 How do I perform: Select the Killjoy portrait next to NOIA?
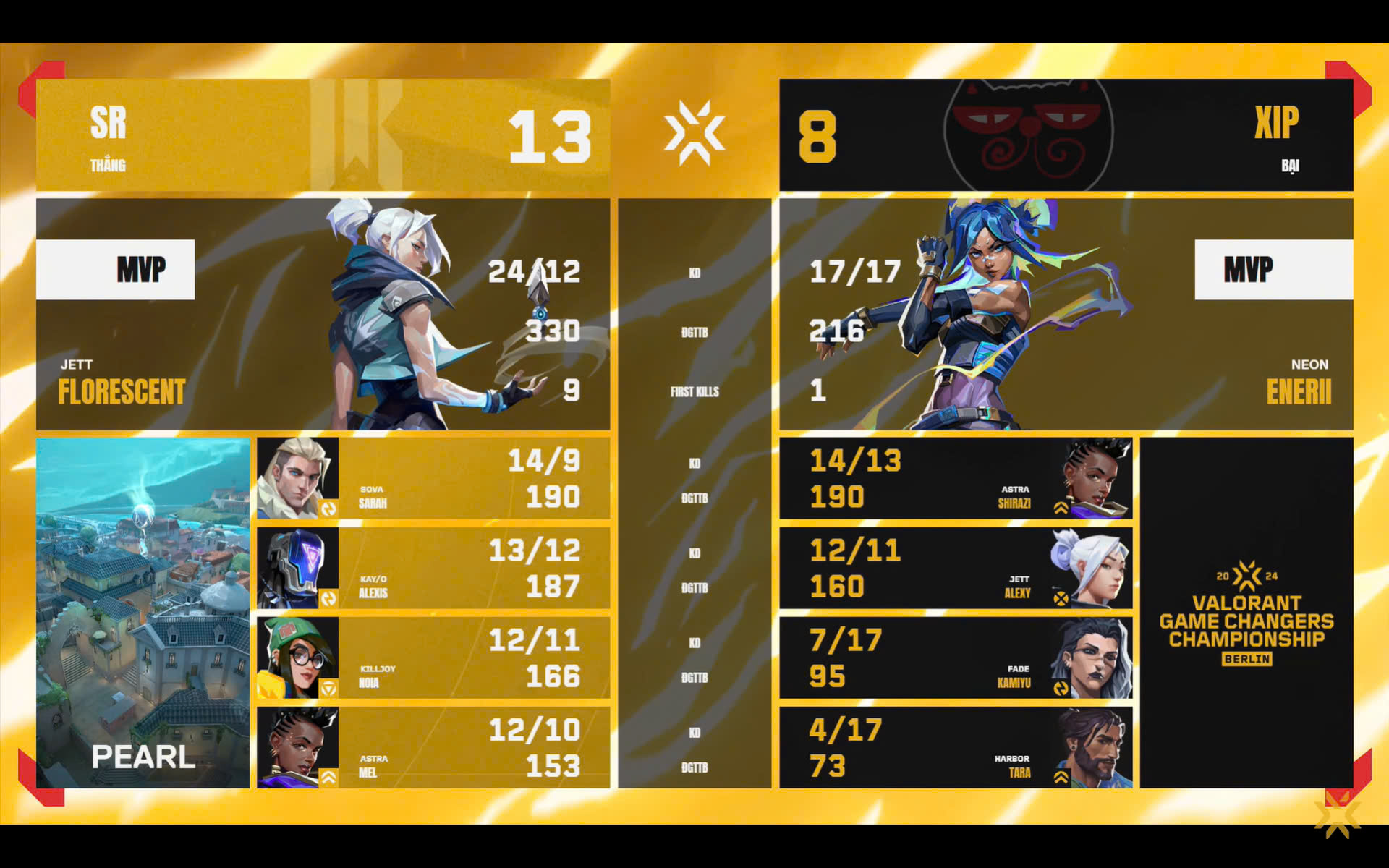298,658
